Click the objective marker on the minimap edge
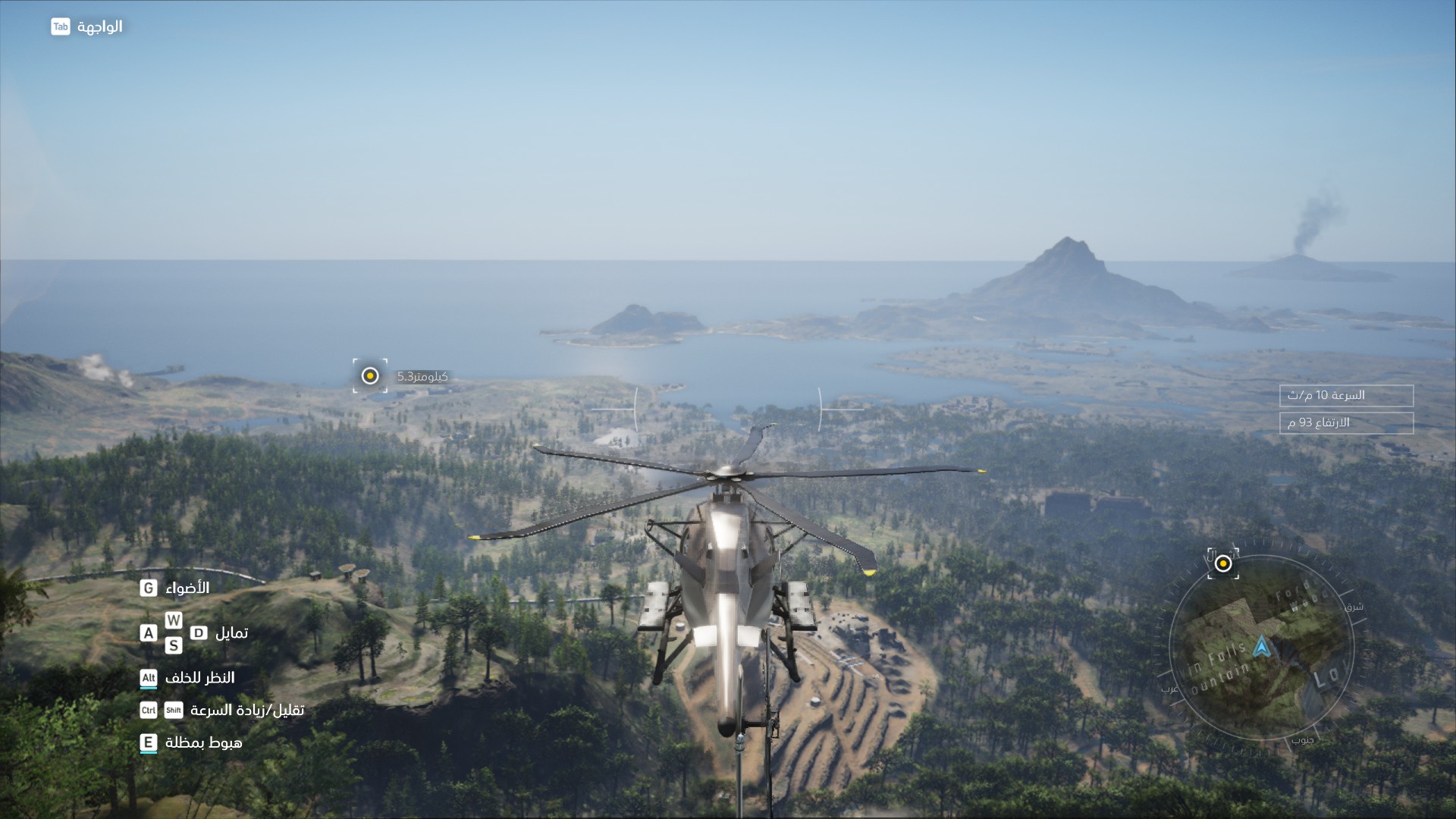This screenshot has height=819, width=1456. point(1223,564)
